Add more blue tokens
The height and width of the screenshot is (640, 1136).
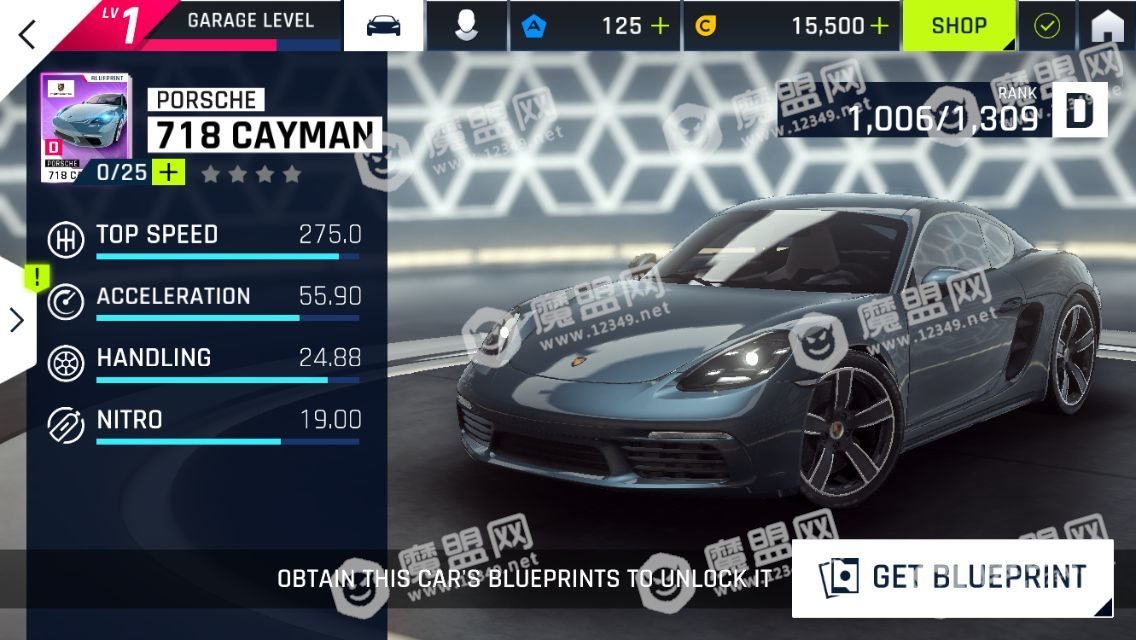(660, 26)
